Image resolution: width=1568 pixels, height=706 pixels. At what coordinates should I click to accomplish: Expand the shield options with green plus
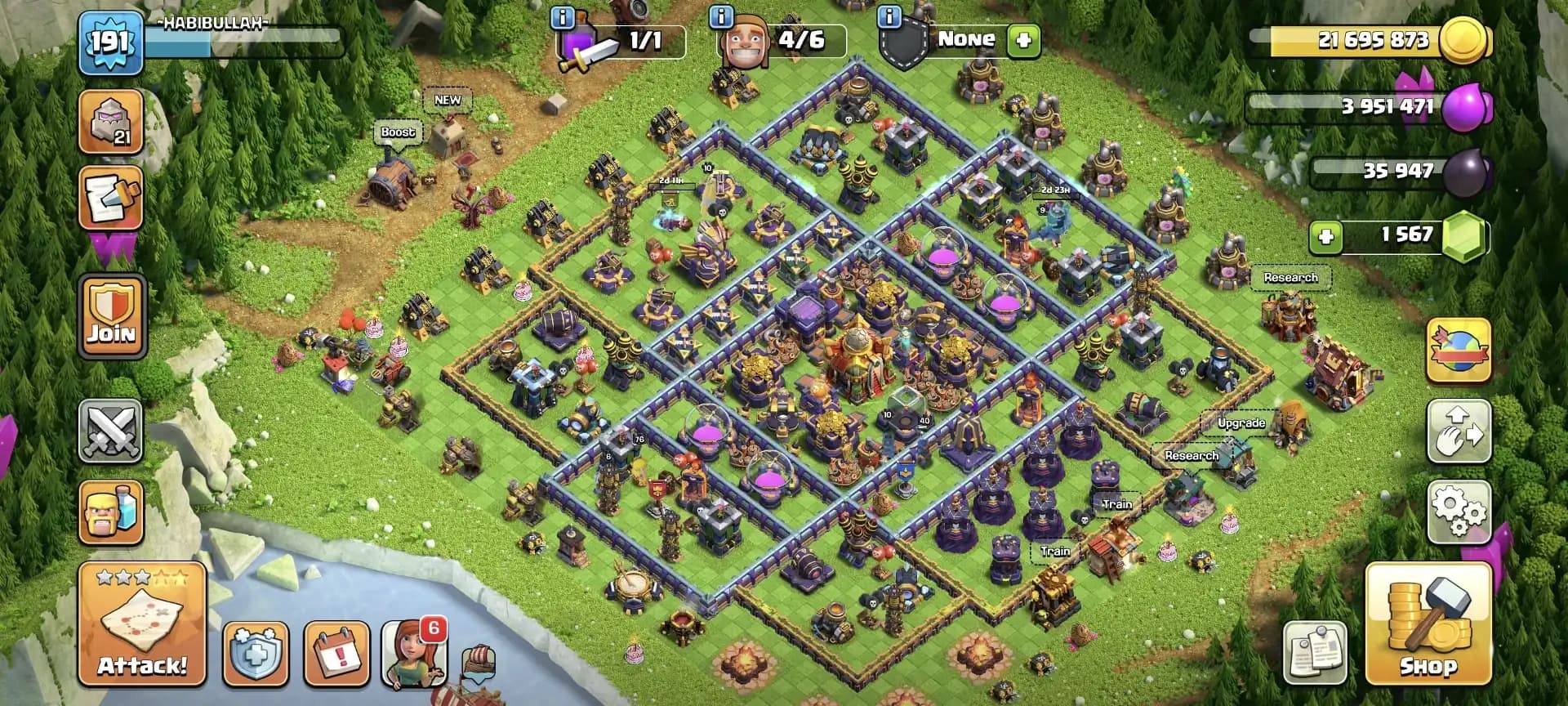pyautogui.click(x=1023, y=39)
